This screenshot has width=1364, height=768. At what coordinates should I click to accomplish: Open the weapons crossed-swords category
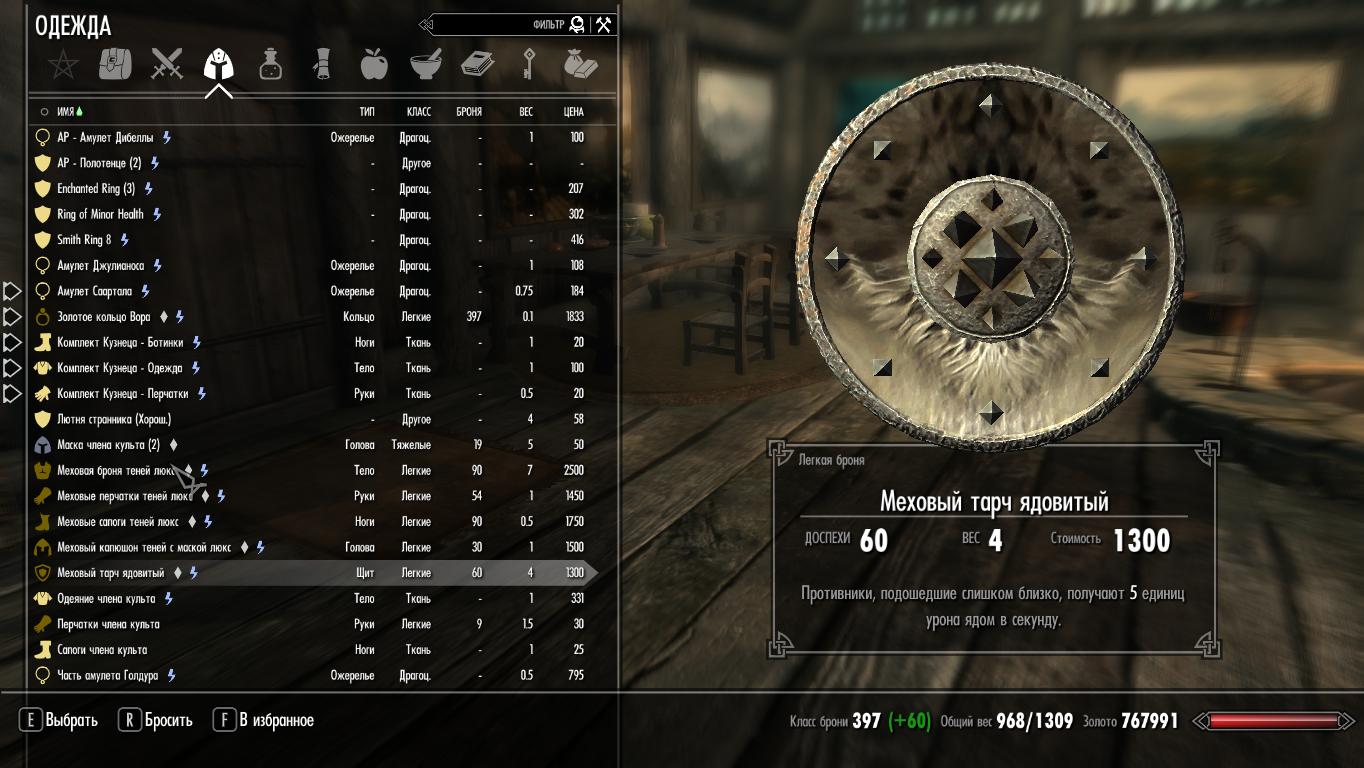pyautogui.click(x=167, y=65)
